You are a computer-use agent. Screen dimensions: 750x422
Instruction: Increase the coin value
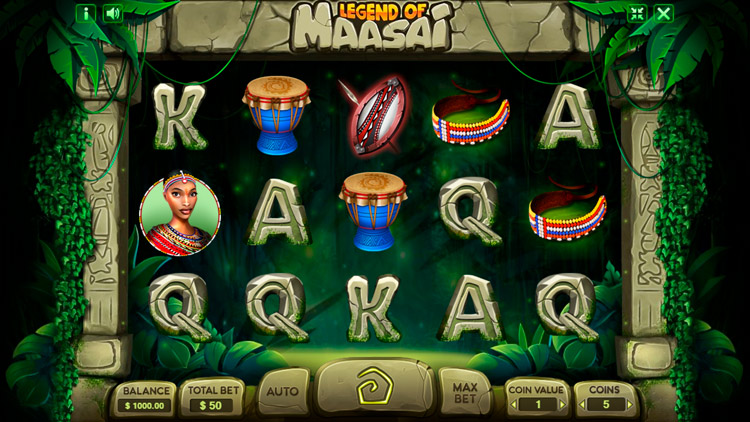point(562,405)
